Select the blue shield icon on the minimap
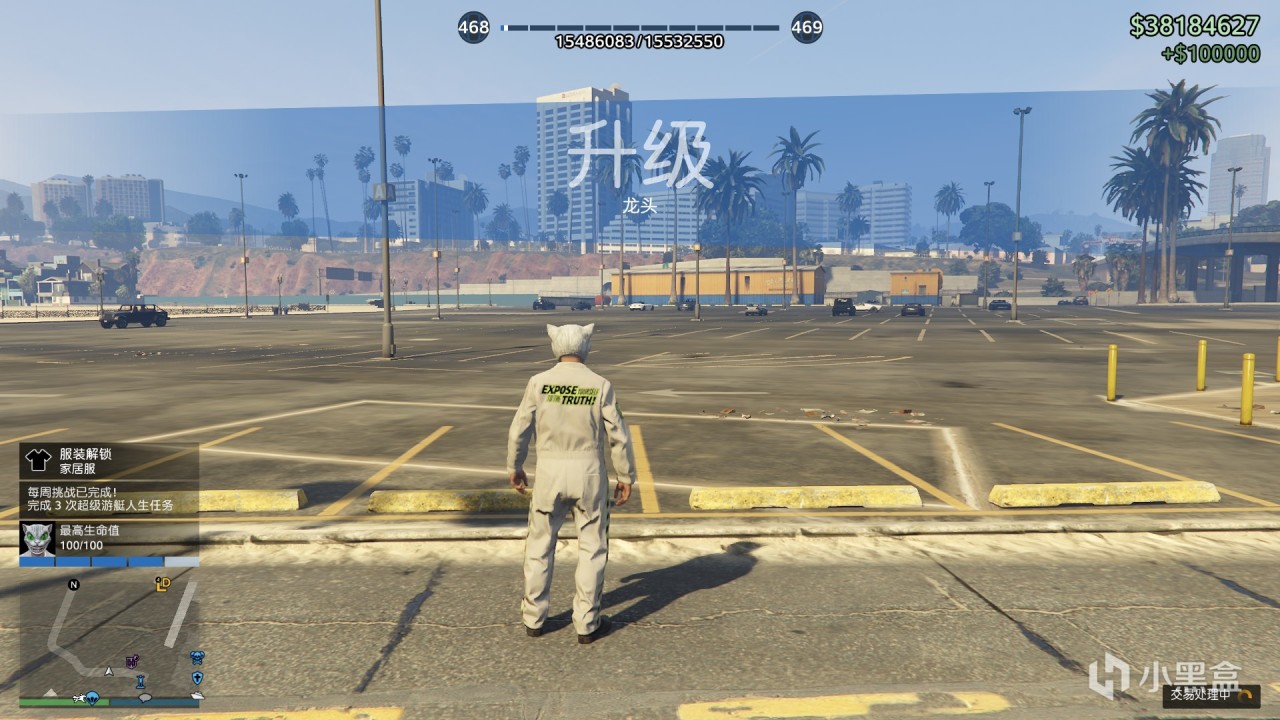1280x720 pixels. 197,678
